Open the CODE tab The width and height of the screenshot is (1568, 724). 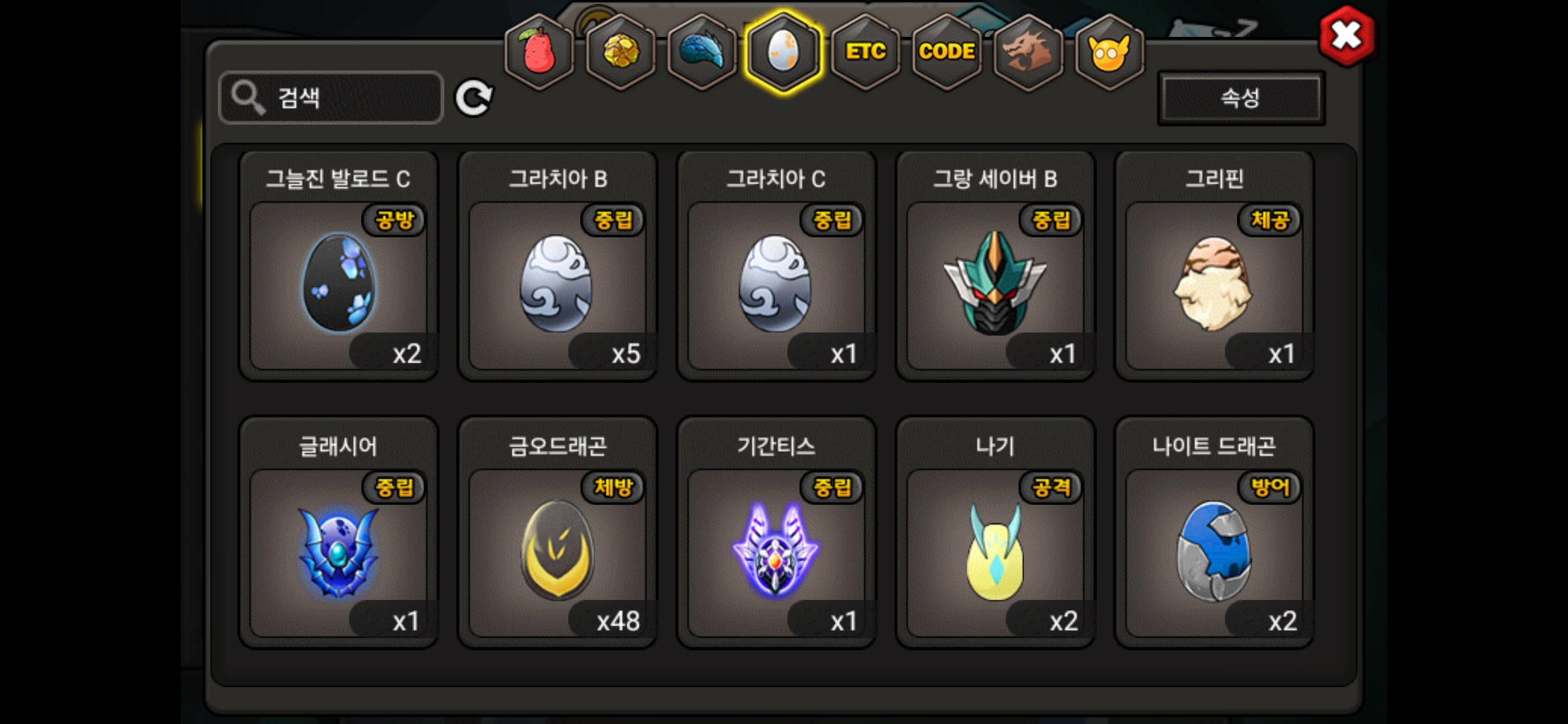(946, 52)
